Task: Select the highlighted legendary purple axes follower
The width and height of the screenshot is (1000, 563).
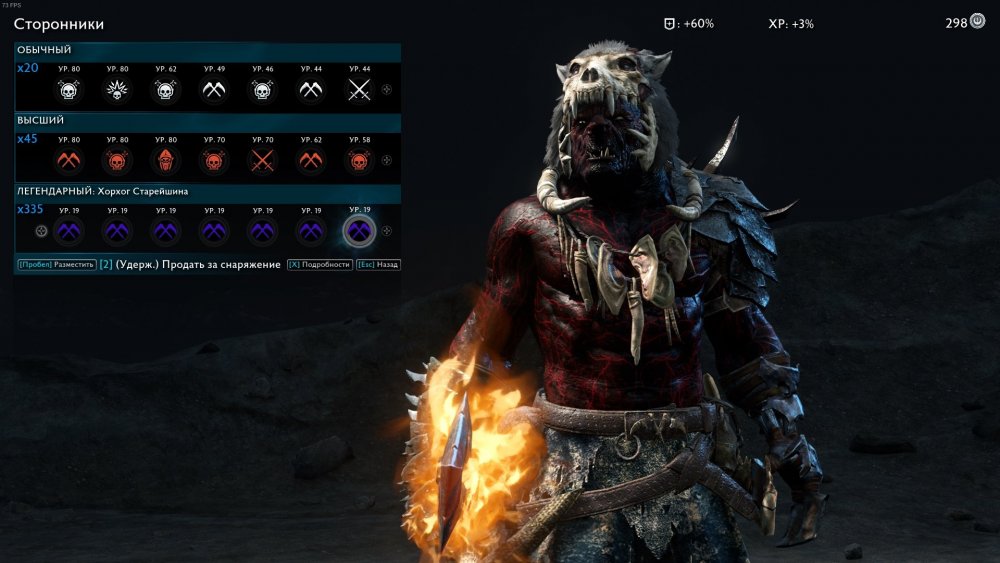Action: point(359,231)
